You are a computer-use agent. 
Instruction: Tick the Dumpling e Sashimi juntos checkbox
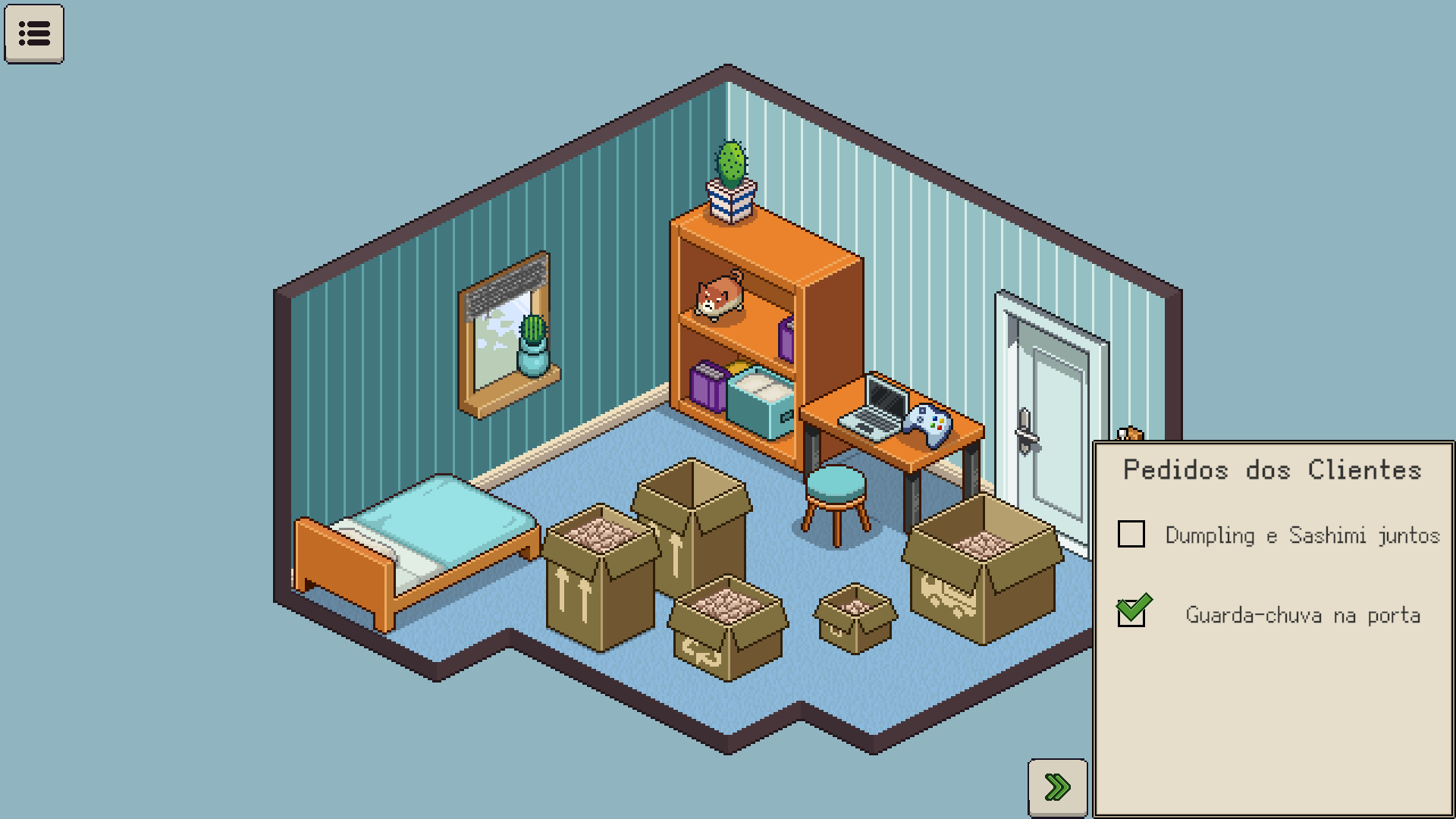click(x=1131, y=534)
